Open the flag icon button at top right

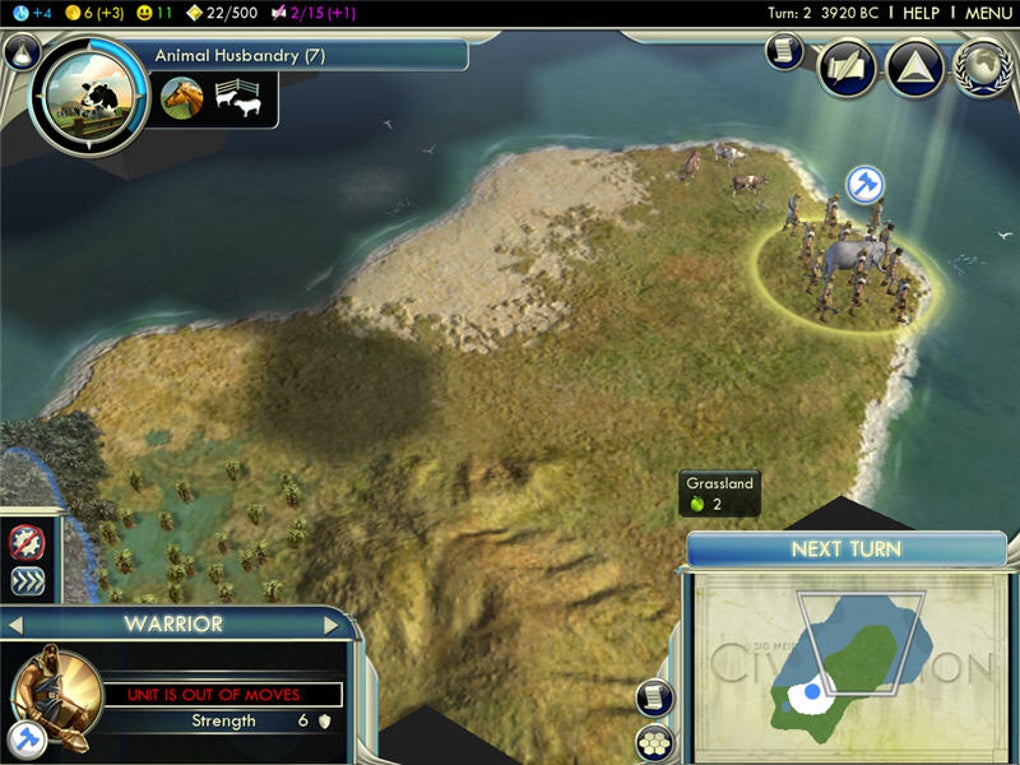click(847, 68)
